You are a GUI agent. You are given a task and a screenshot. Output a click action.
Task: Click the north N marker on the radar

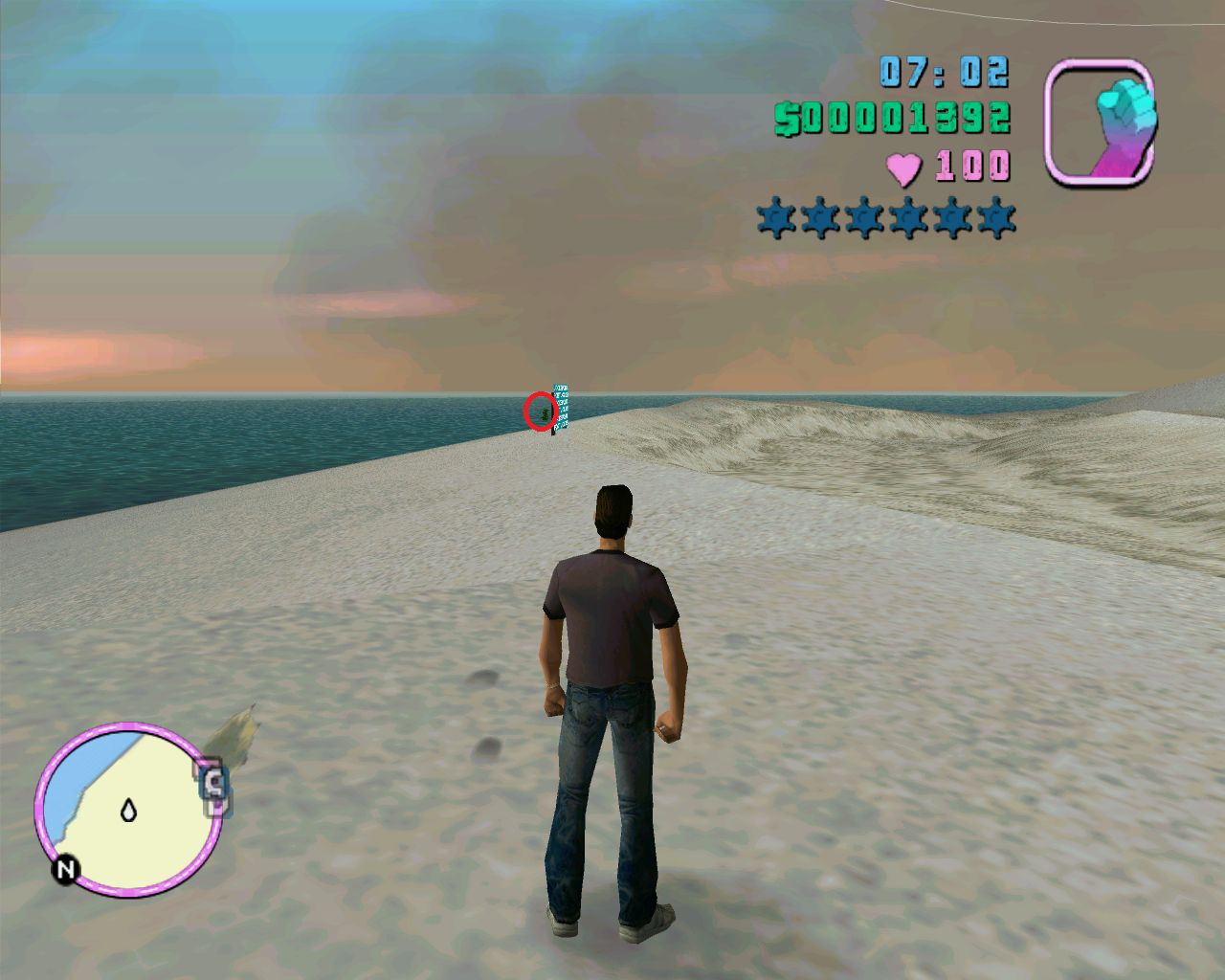point(66,869)
